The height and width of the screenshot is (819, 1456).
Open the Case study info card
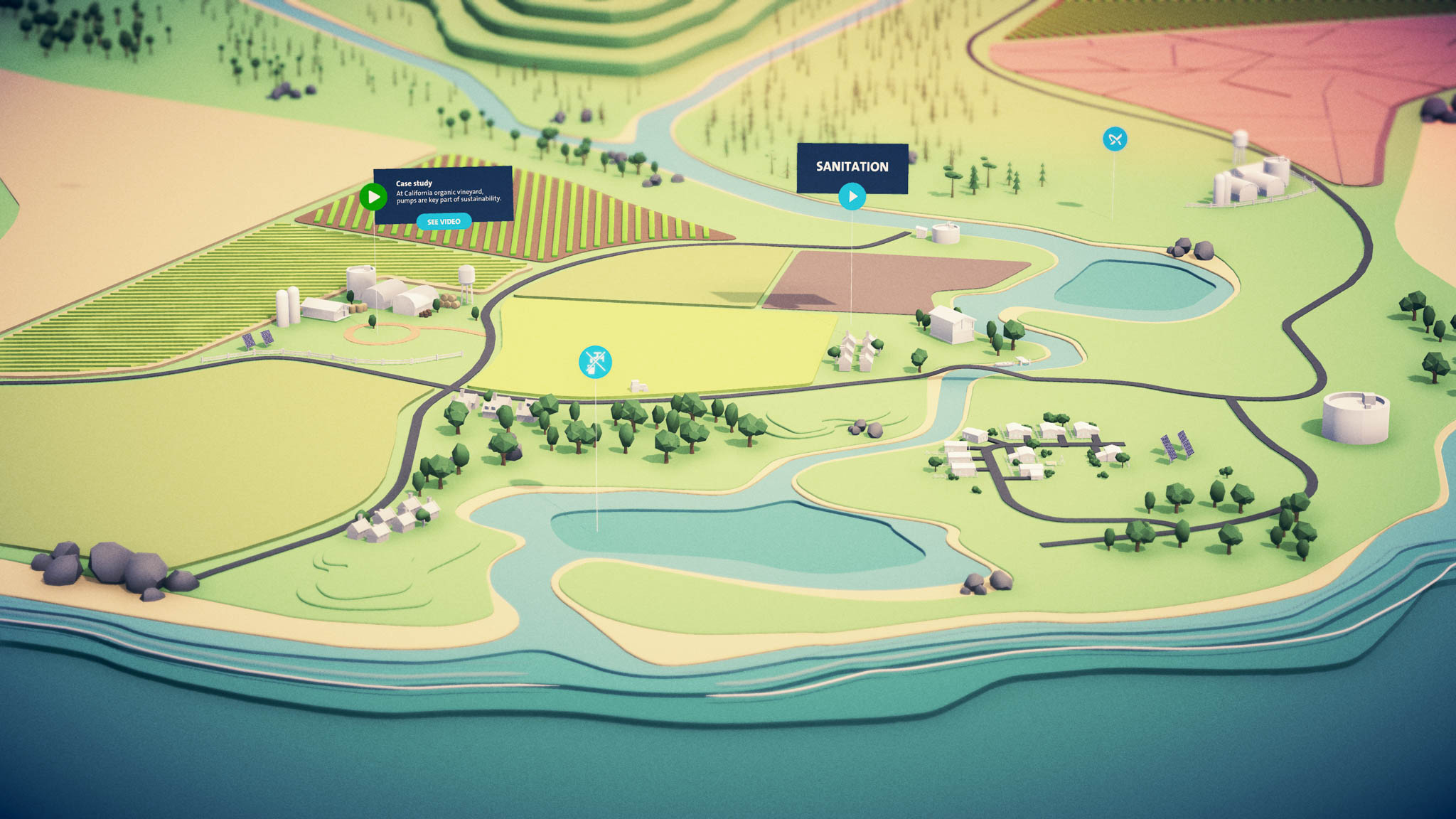(448, 192)
